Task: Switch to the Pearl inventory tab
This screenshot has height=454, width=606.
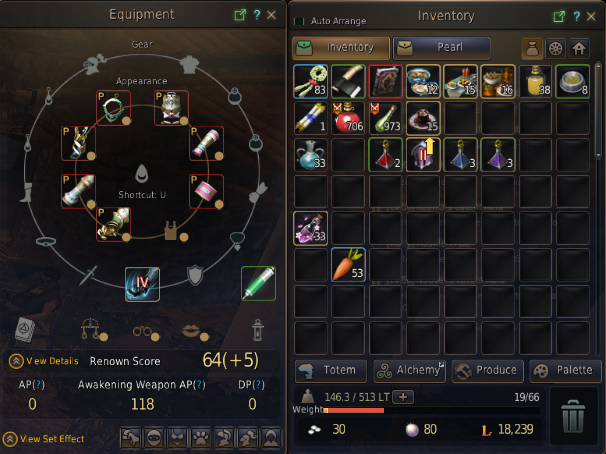Action: [441, 47]
